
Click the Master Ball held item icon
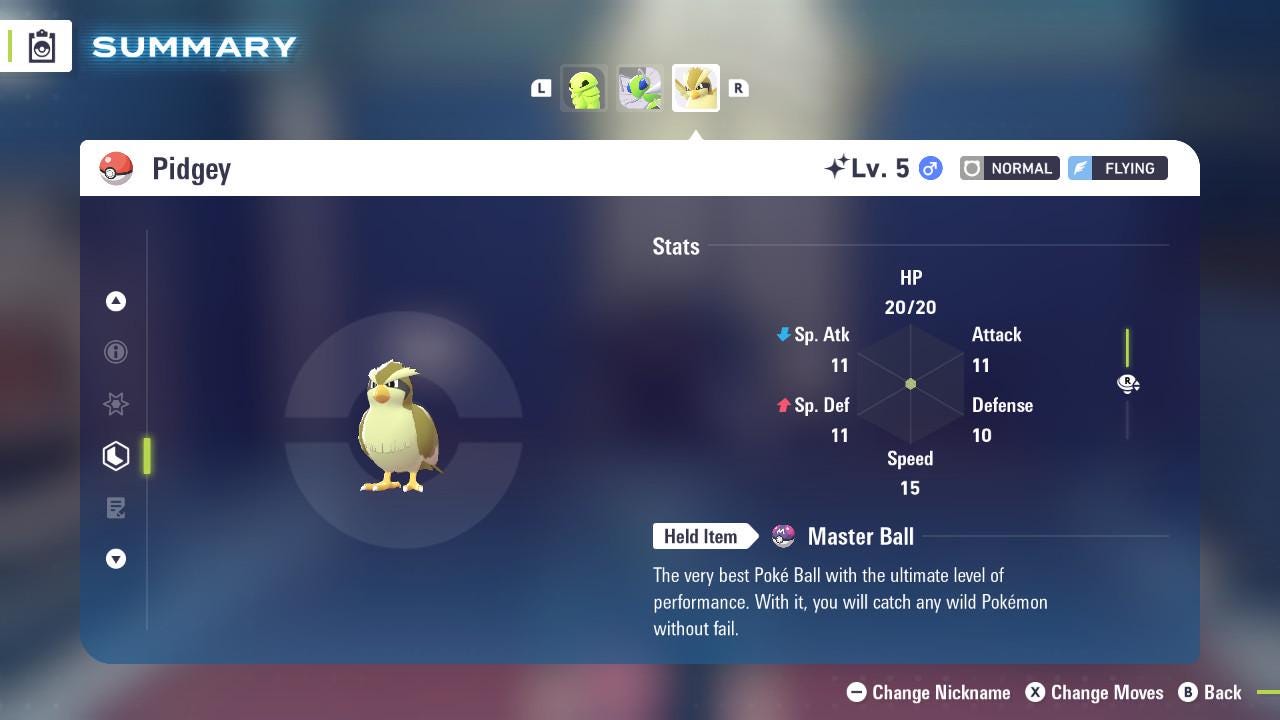783,536
